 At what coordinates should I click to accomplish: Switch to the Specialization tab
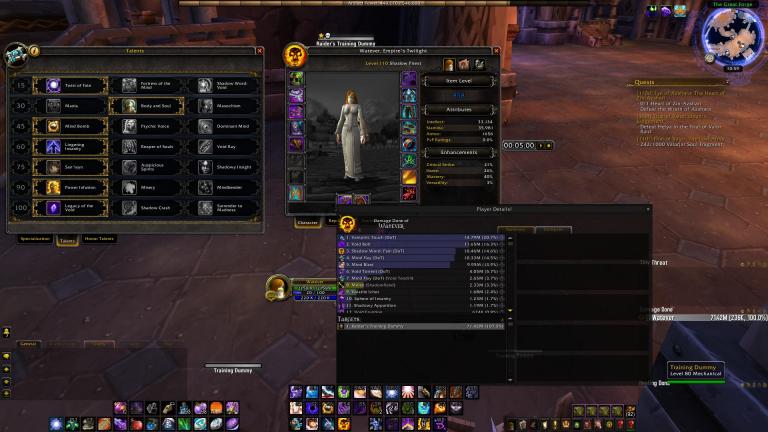[35, 239]
